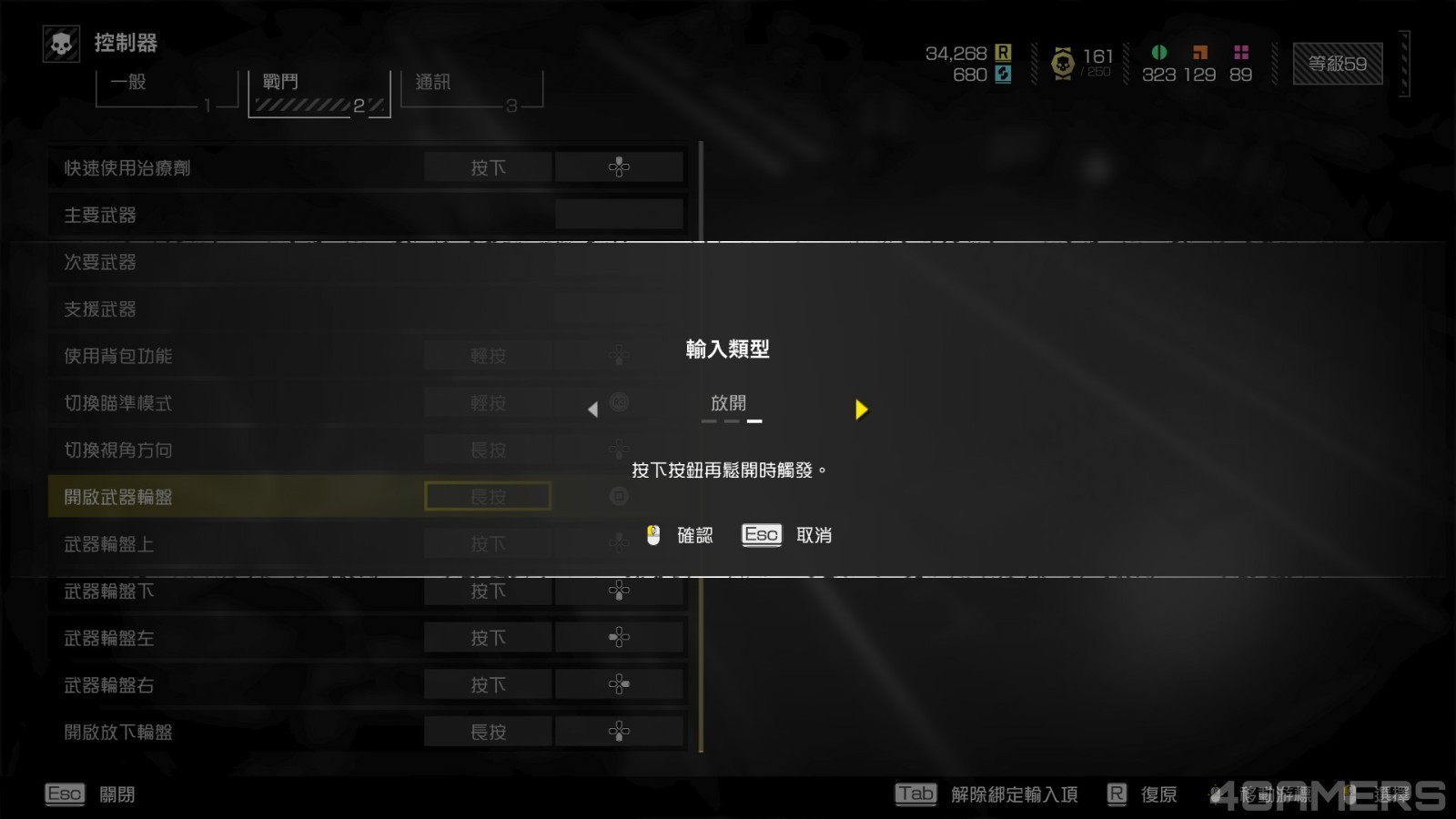Select the next input type with right arrow

[861, 409]
